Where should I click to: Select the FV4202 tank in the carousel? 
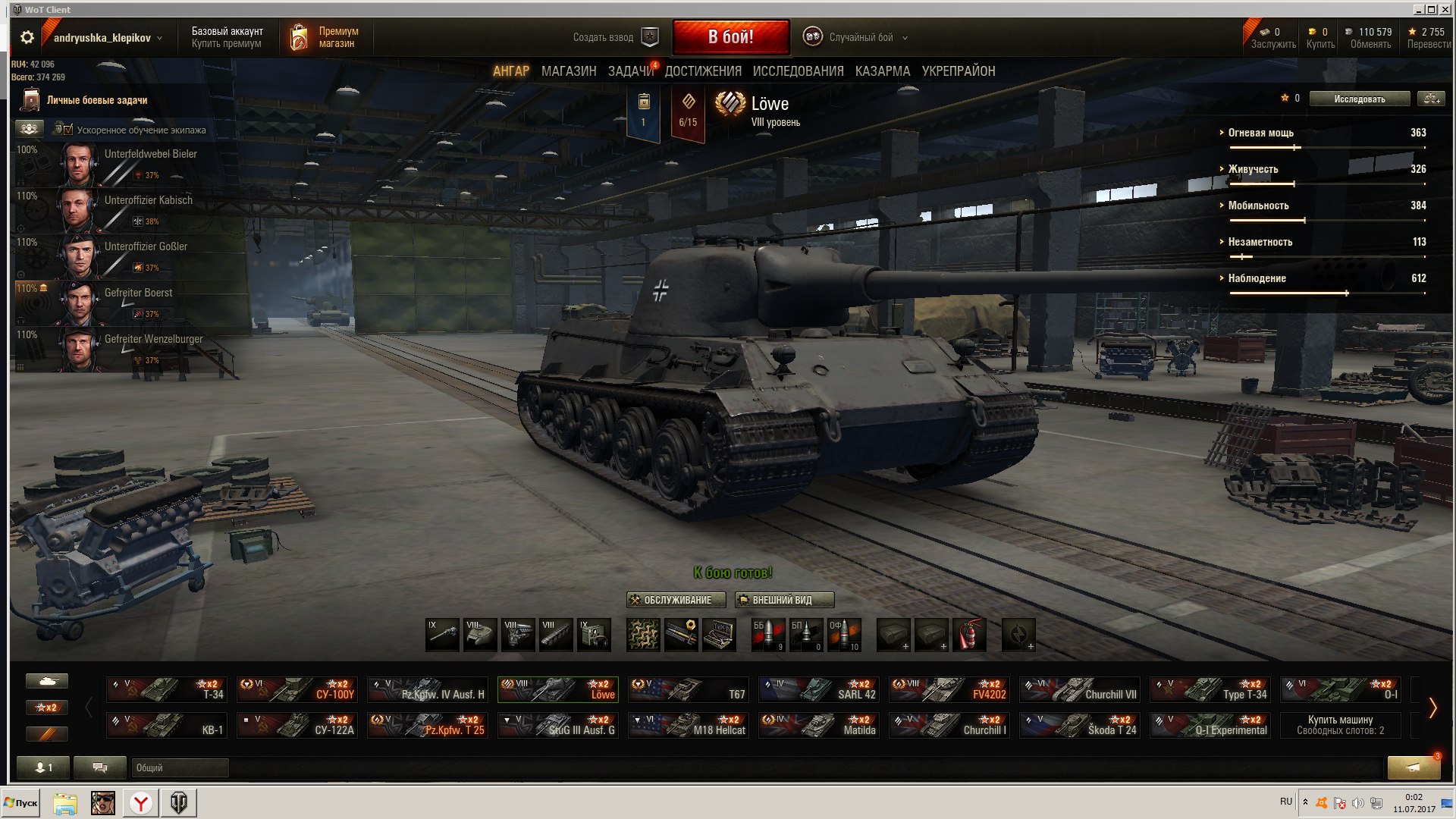click(949, 689)
